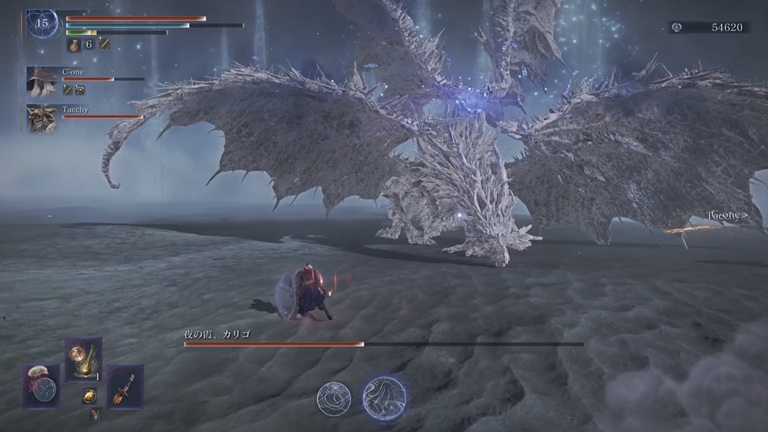Select the golden staff and orb slot
The width and height of the screenshot is (768, 432).
83,358
